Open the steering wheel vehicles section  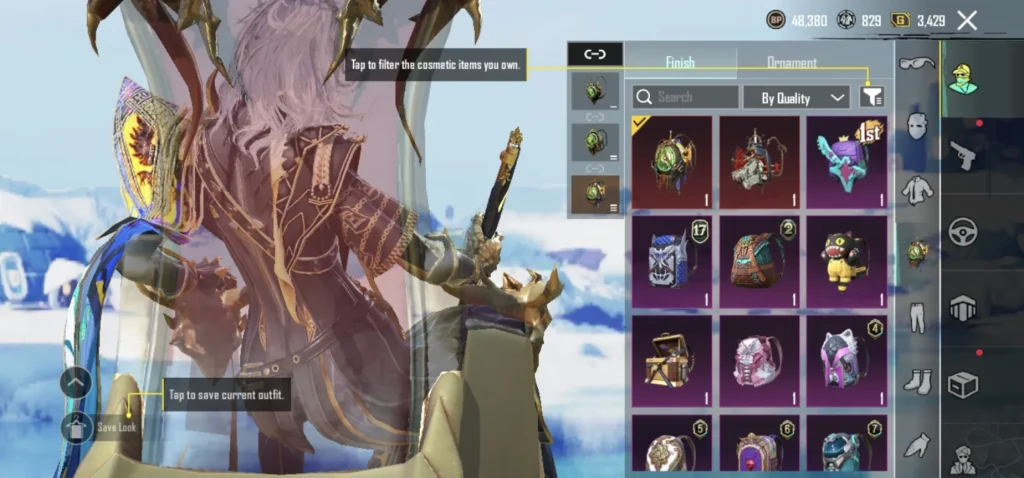[961, 232]
